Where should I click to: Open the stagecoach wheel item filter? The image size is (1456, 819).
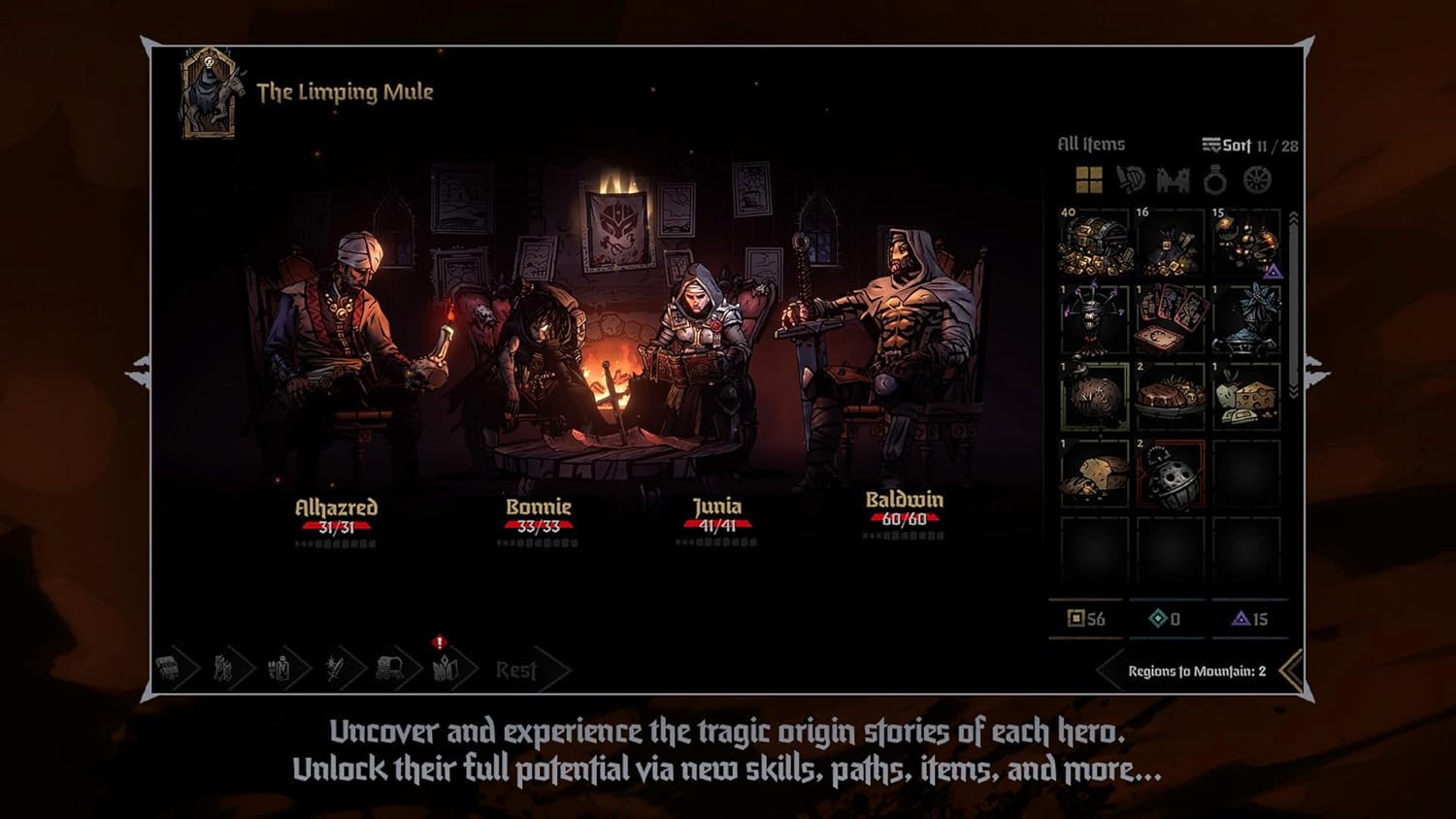pyautogui.click(x=1257, y=180)
